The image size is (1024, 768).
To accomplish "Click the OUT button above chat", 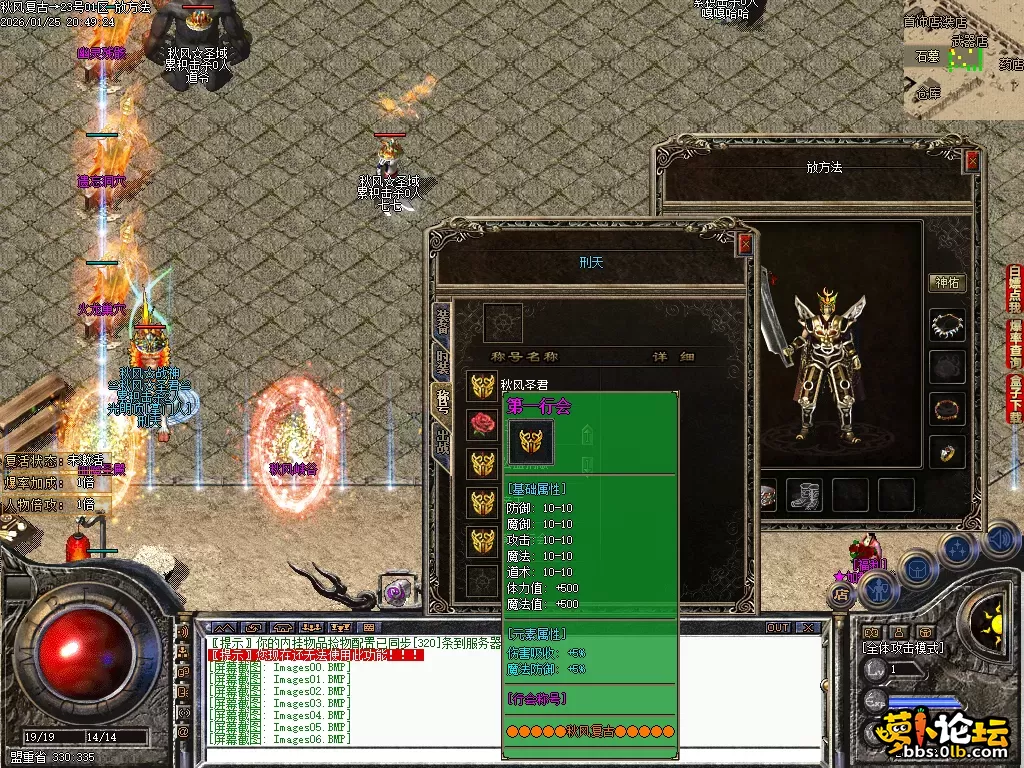I will pos(777,628).
